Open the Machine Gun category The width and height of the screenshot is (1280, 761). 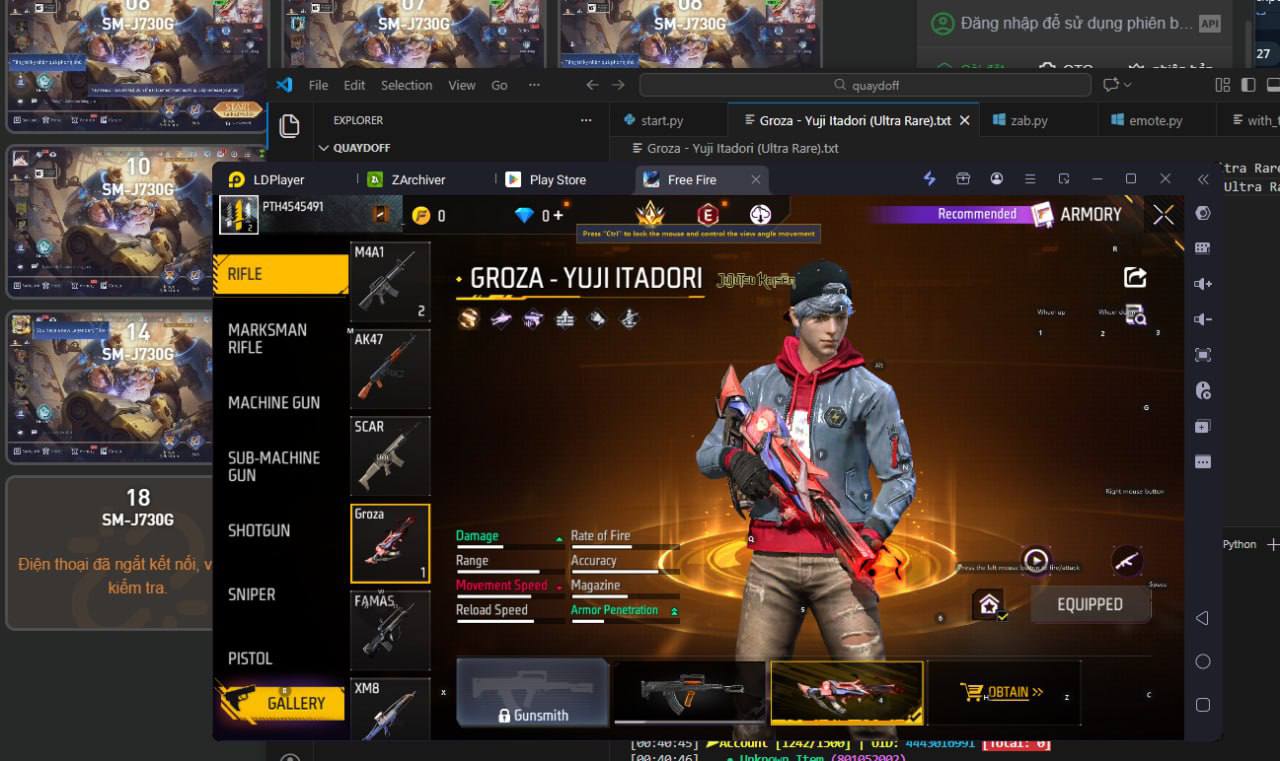(274, 403)
